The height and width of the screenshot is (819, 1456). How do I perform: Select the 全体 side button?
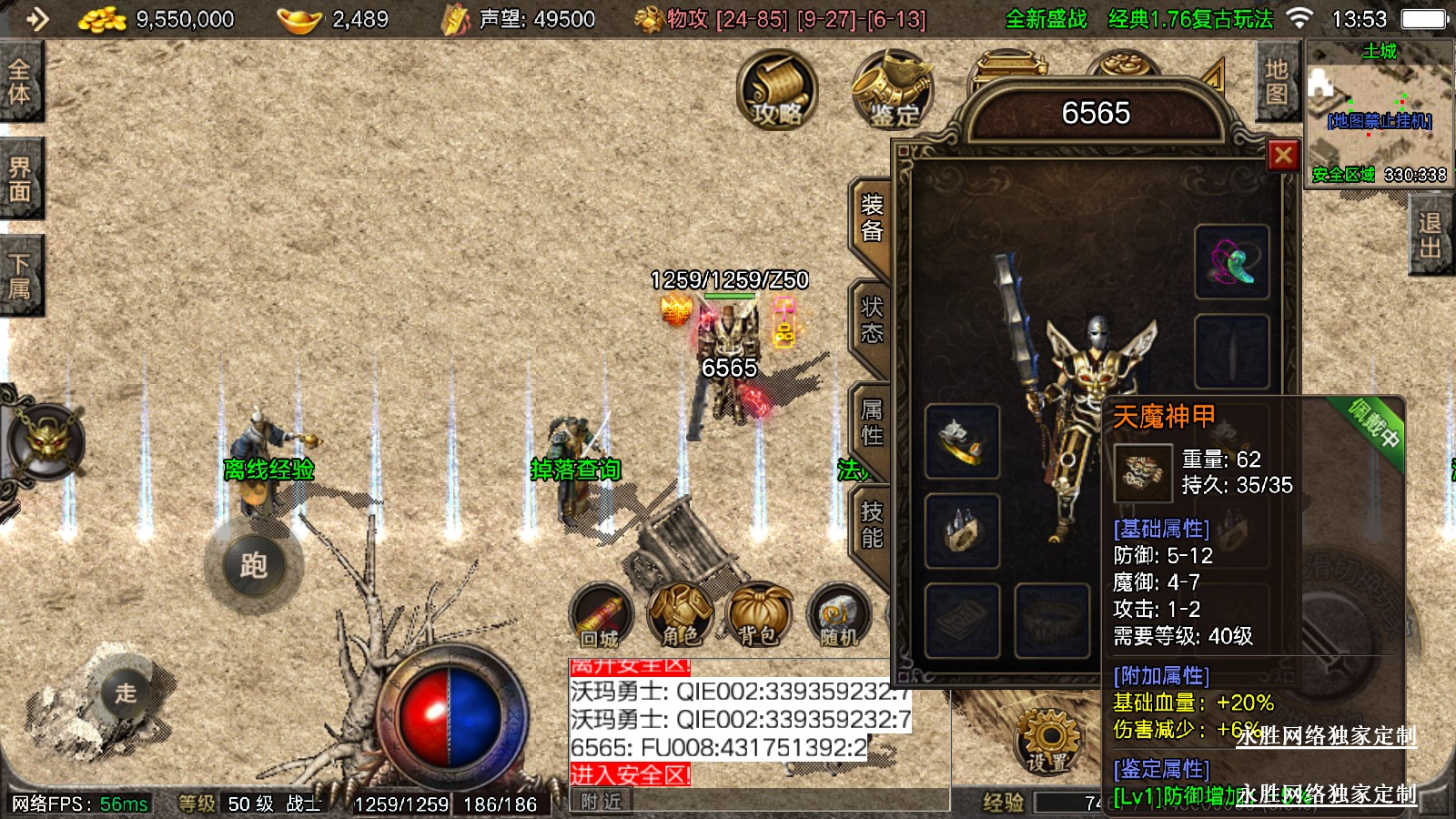click(20, 82)
